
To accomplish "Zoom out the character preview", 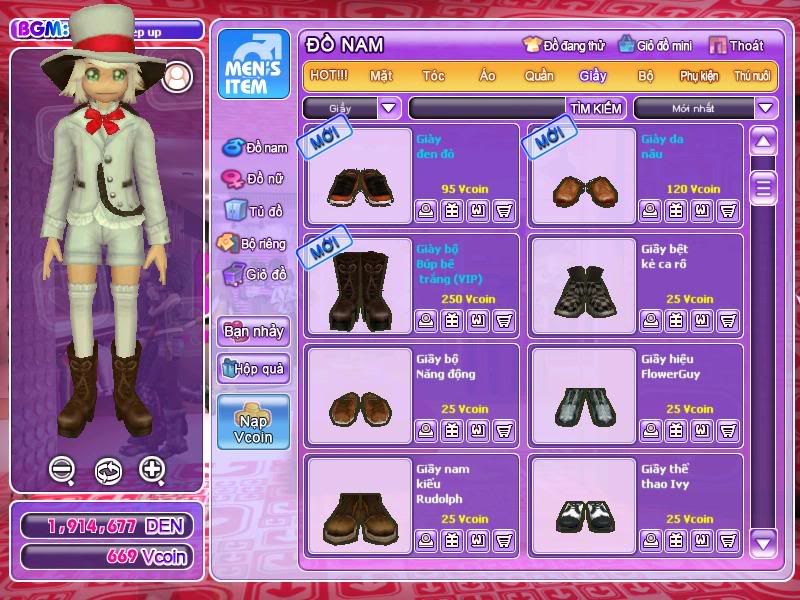I will (x=63, y=469).
